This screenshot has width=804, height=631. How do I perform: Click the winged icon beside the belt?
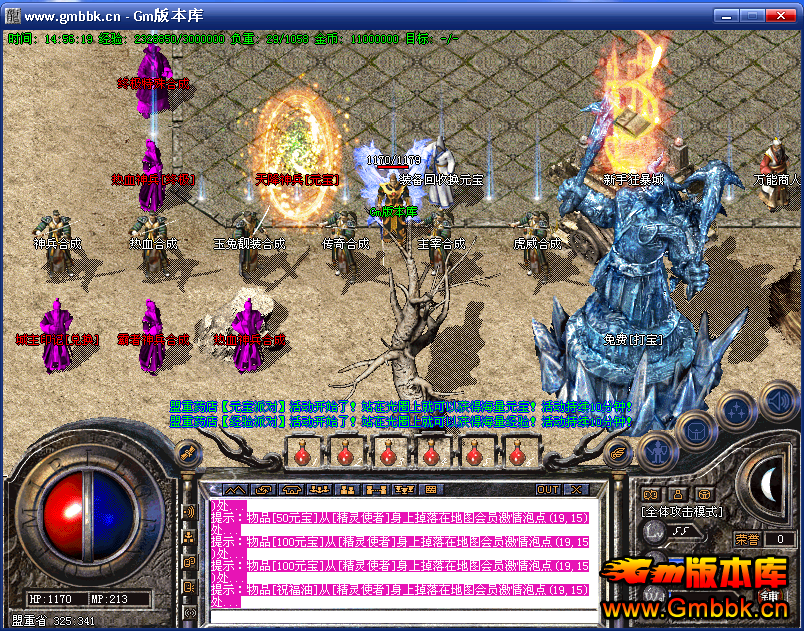(x=620, y=453)
